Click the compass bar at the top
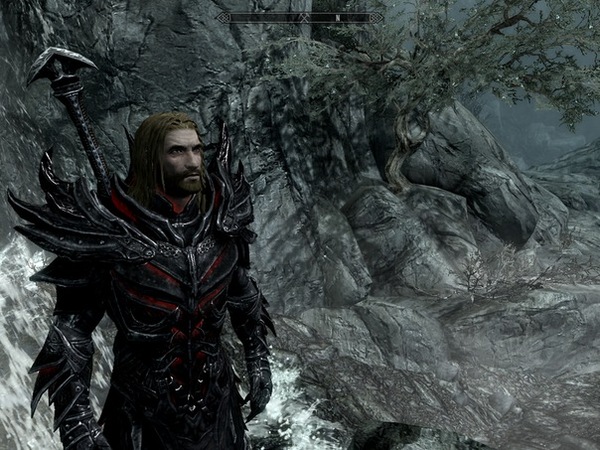This screenshot has width=600, height=450. 299,17
